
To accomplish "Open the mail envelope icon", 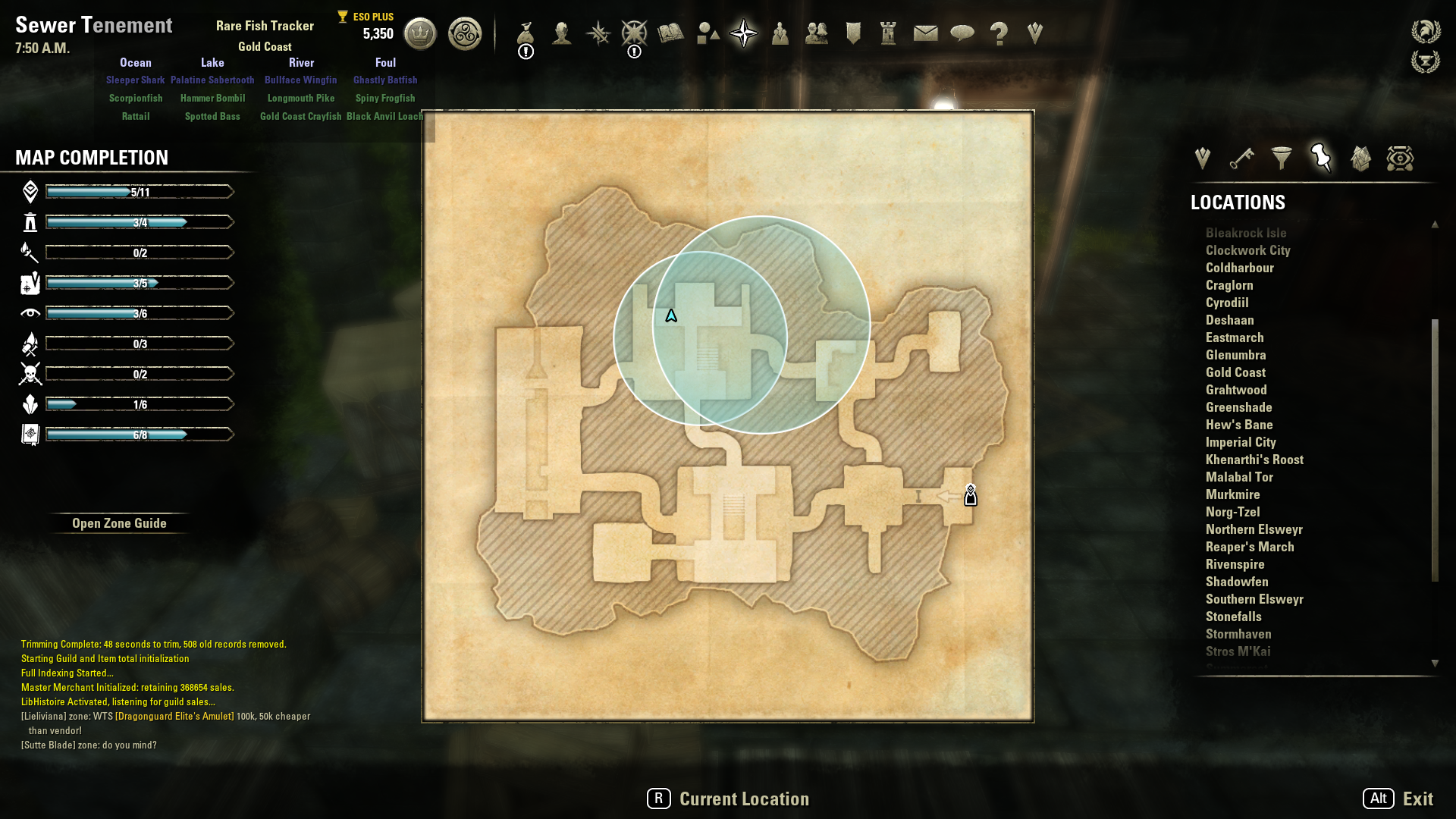I will pyautogui.click(x=925, y=33).
